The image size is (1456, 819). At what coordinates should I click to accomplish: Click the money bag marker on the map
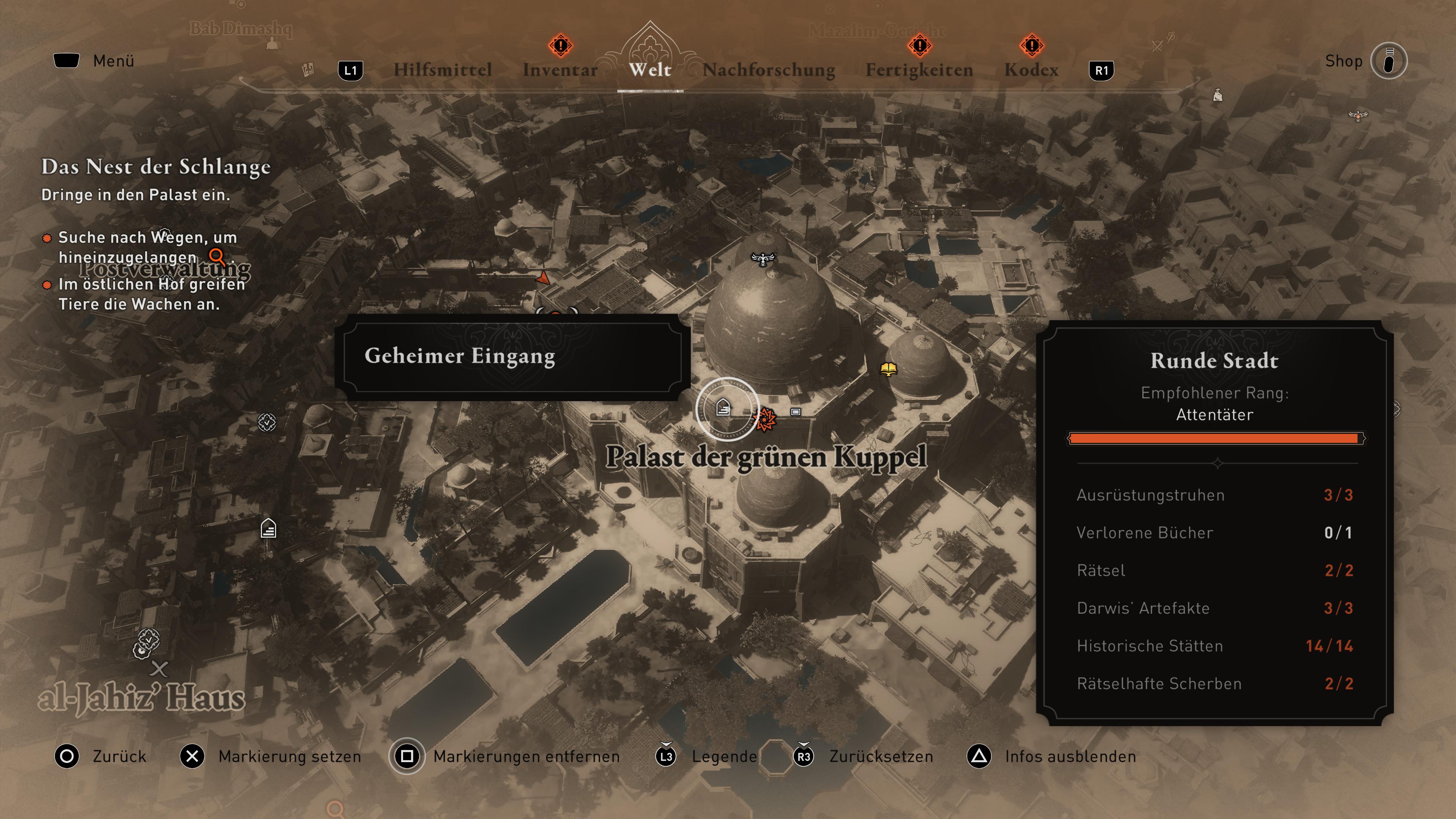pos(1218,96)
